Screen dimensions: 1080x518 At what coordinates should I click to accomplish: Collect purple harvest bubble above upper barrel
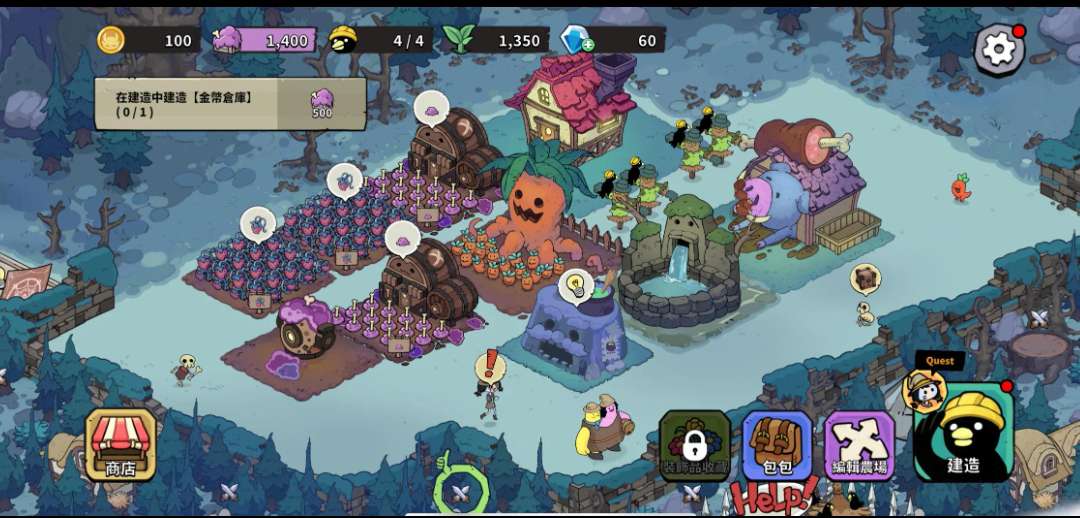pyautogui.click(x=431, y=107)
